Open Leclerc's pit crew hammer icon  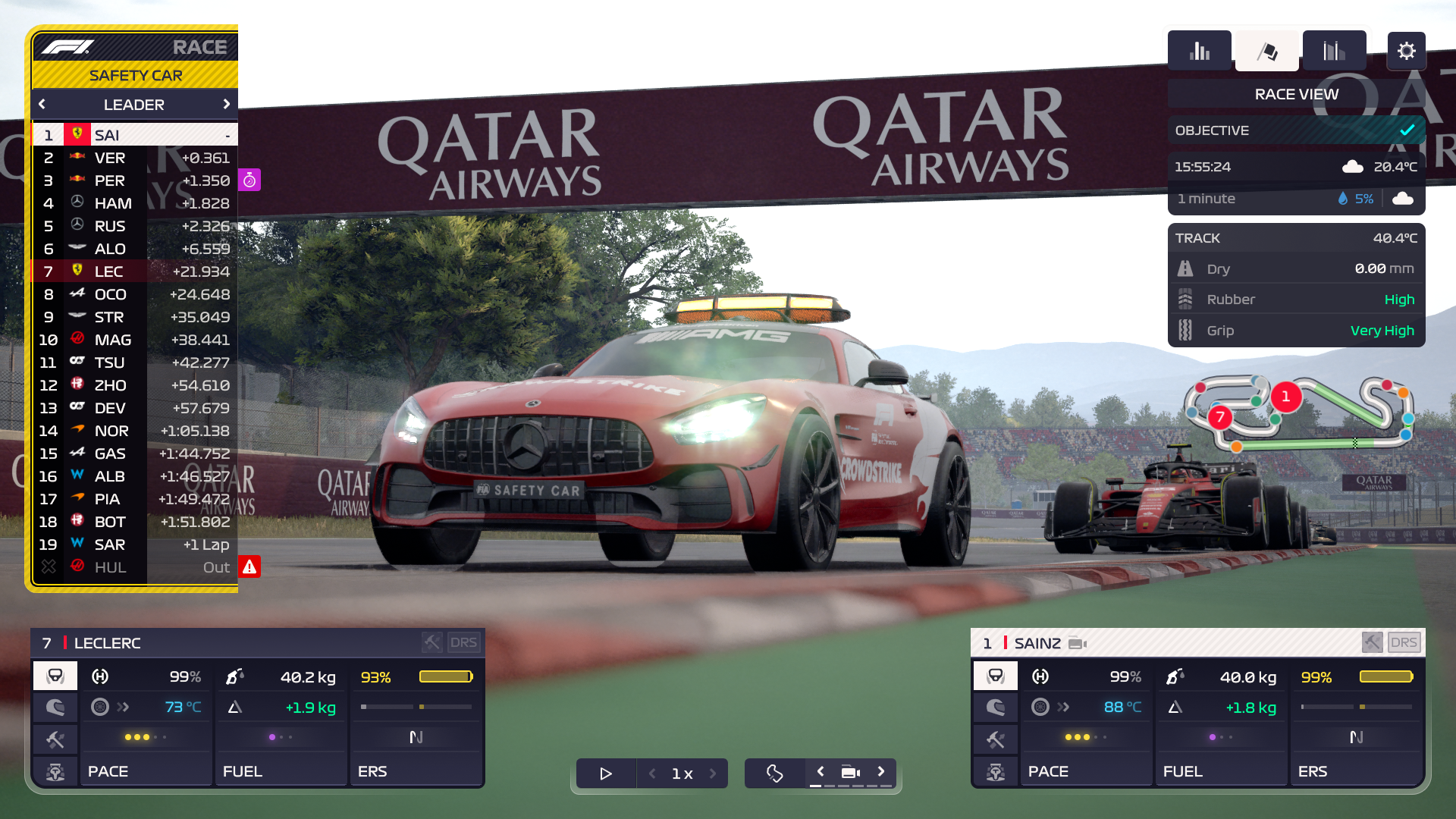point(55,739)
